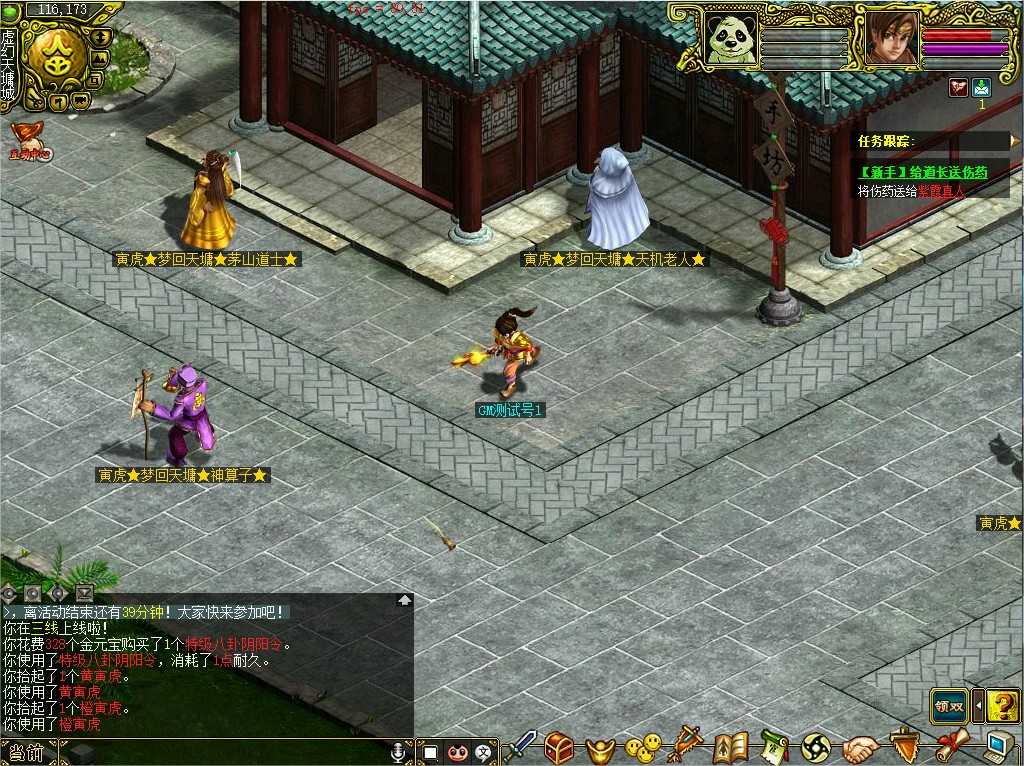Collapse the quest tracker with the arrow
Screen dimensions: 1024x766
pos(1015,141)
